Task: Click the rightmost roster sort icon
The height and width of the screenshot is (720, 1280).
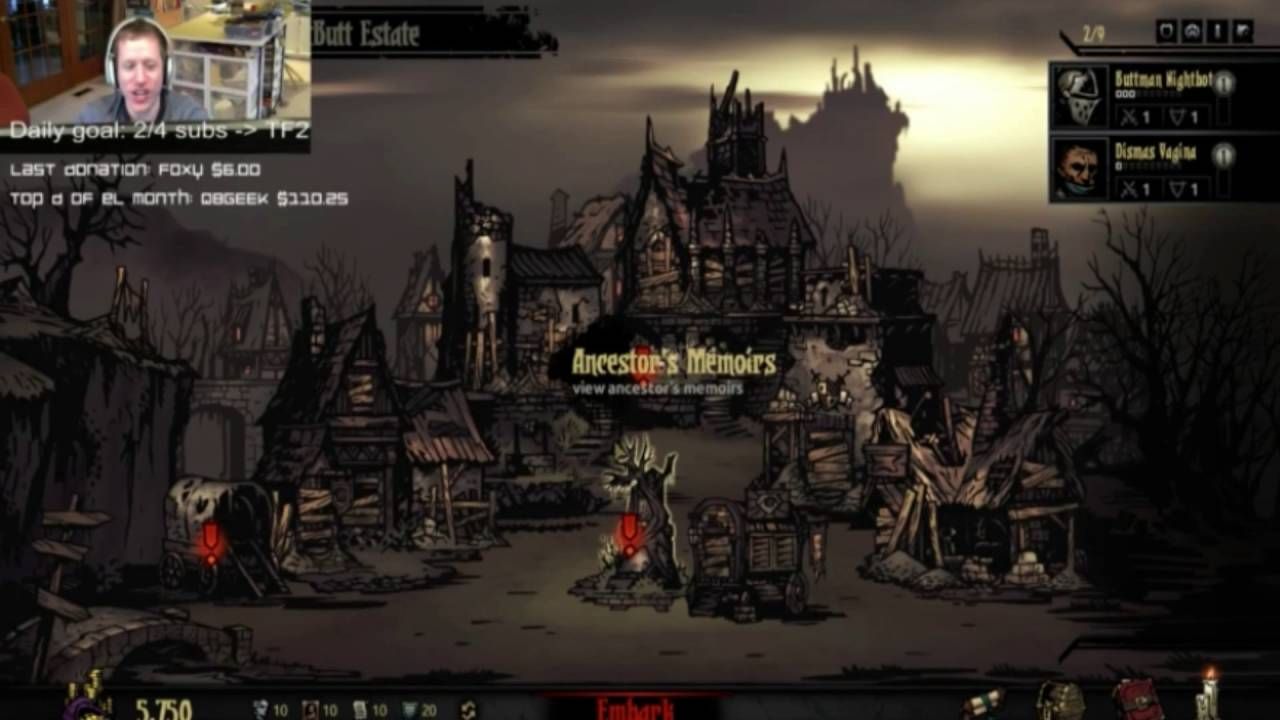Action: [x=1243, y=32]
